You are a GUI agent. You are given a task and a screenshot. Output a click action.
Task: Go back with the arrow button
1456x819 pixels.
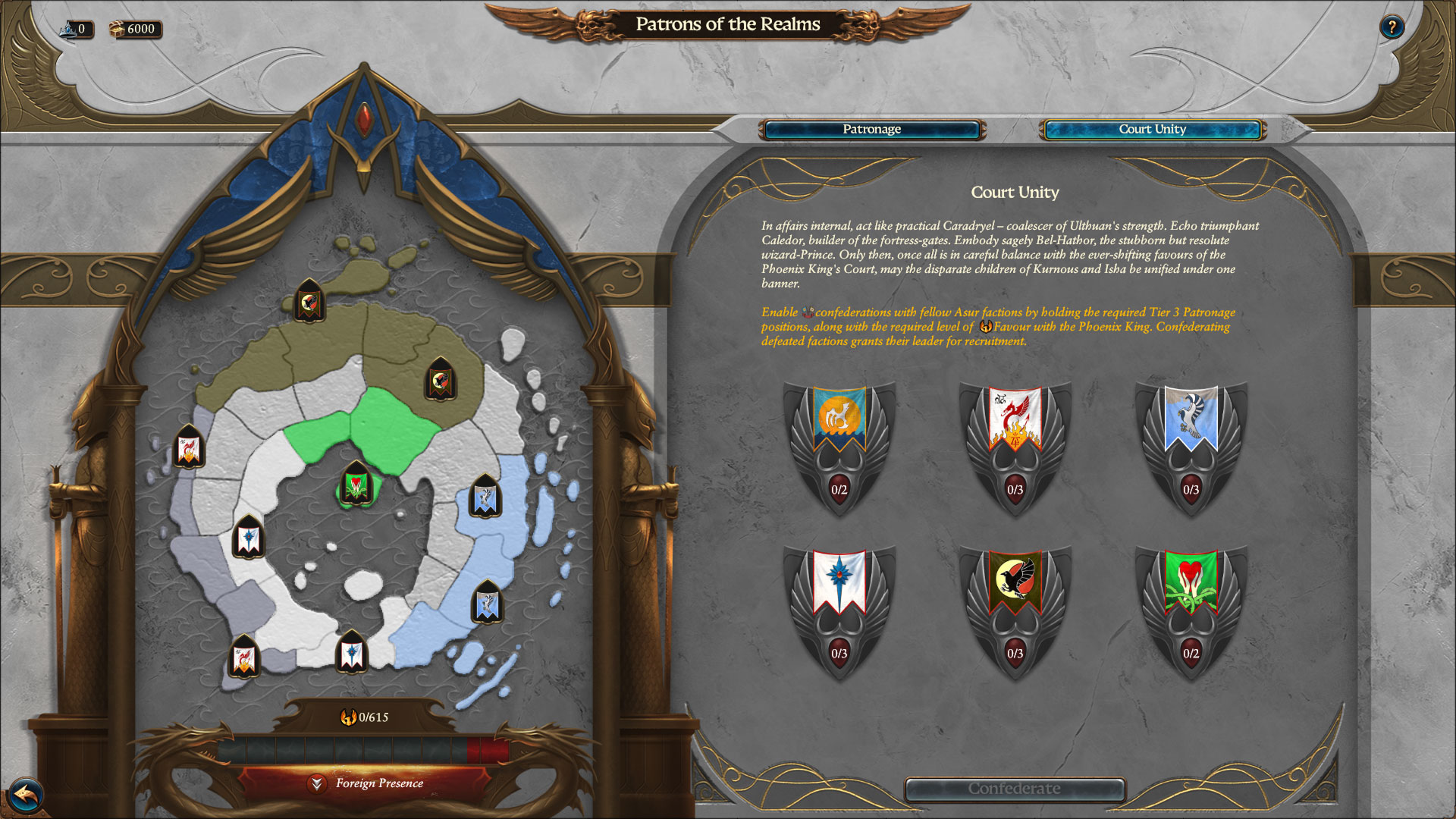pyautogui.click(x=26, y=795)
